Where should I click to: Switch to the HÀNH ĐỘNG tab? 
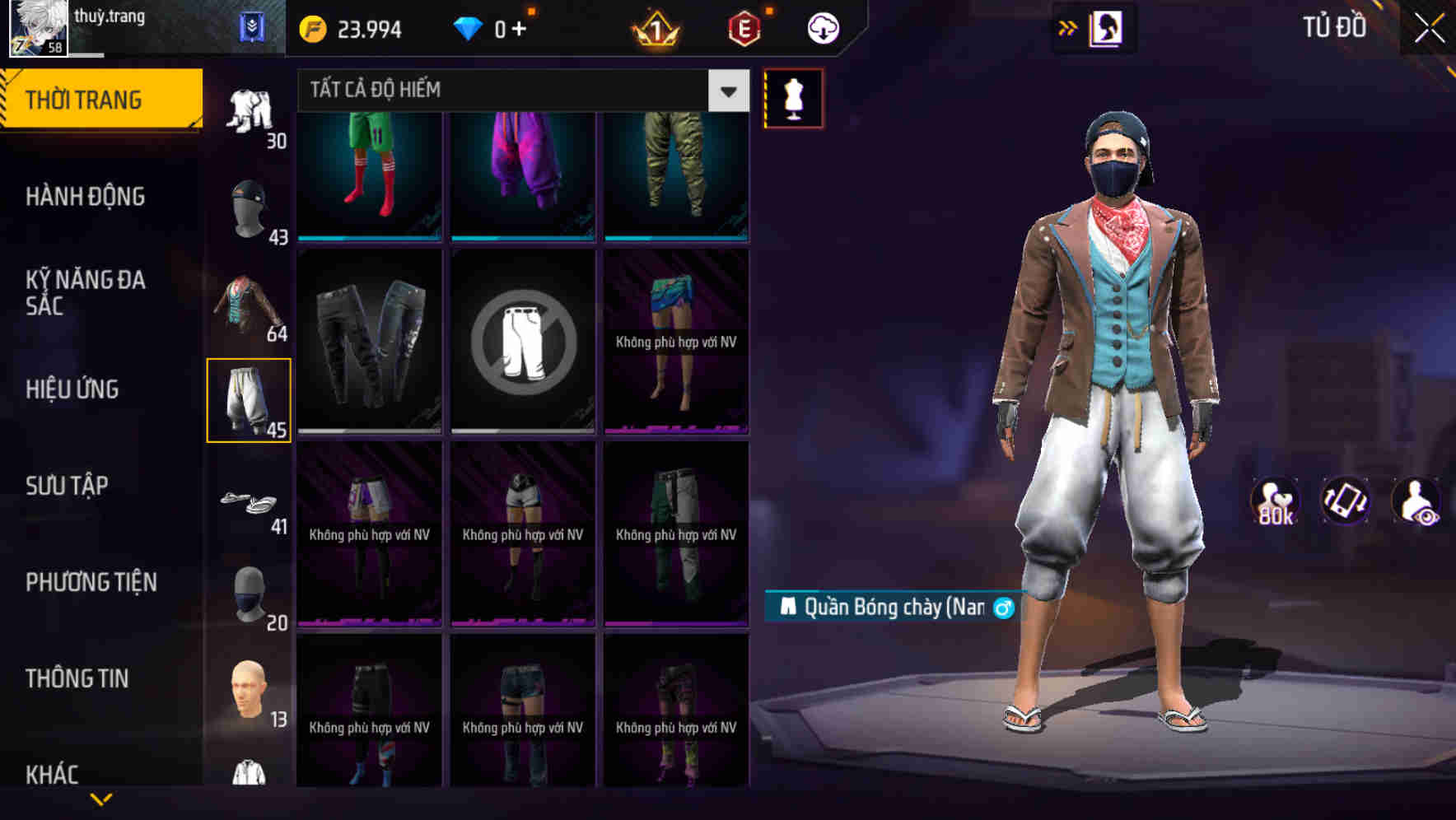coord(84,197)
